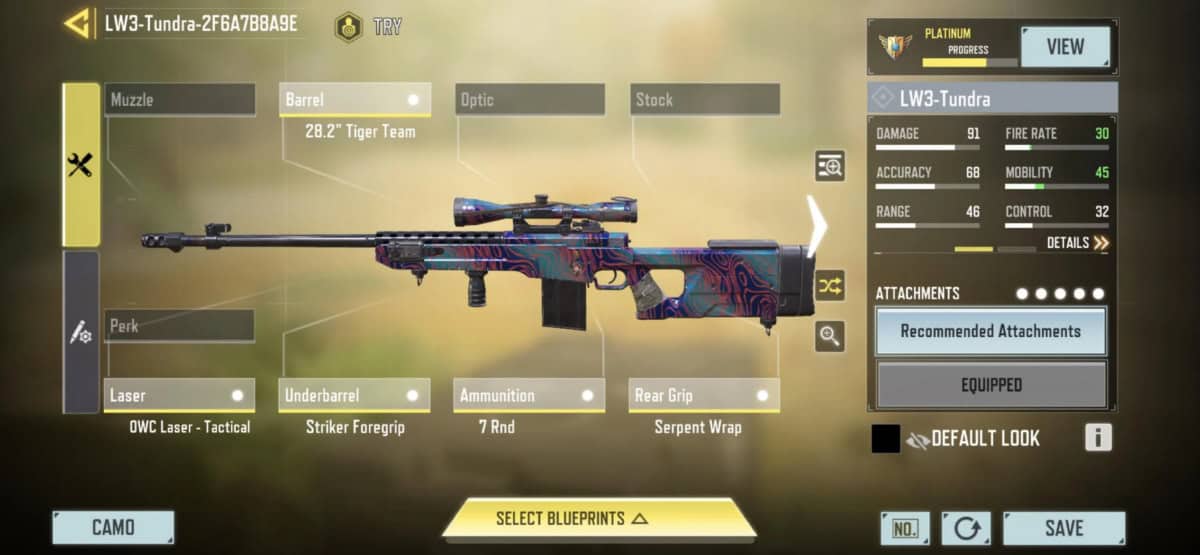Open the Underbarrel attachment slot

point(355,395)
